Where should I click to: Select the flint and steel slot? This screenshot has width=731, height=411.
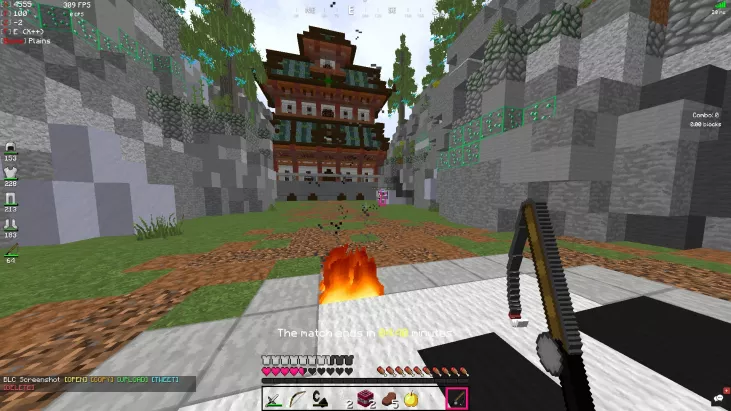319,400
